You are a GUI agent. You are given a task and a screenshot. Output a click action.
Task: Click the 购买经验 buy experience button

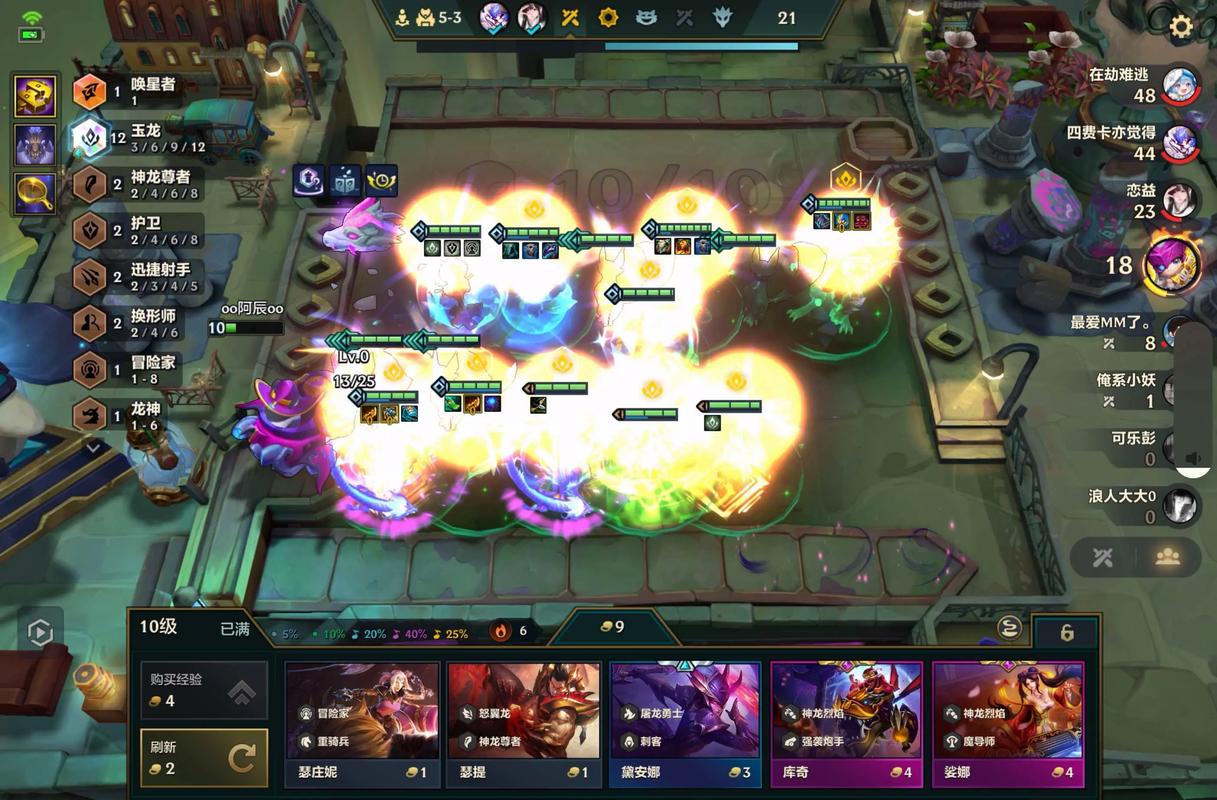coord(204,690)
